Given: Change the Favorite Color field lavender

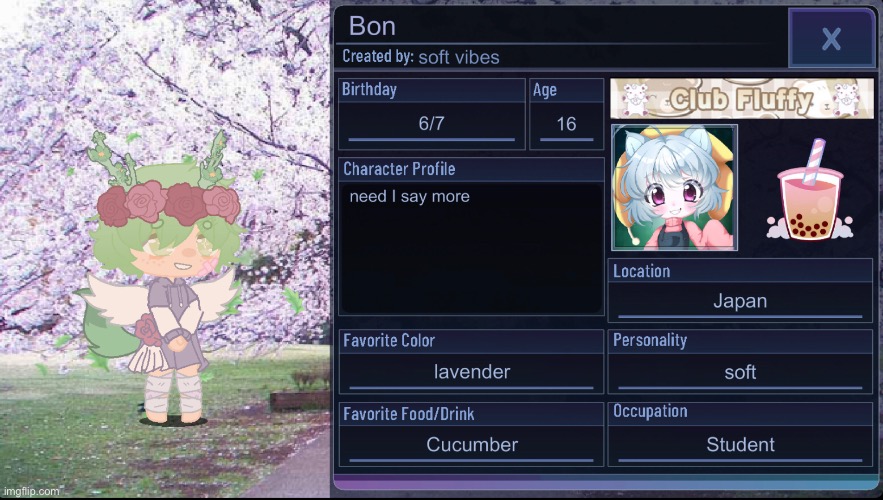Looking at the screenshot, I should click(472, 372).
